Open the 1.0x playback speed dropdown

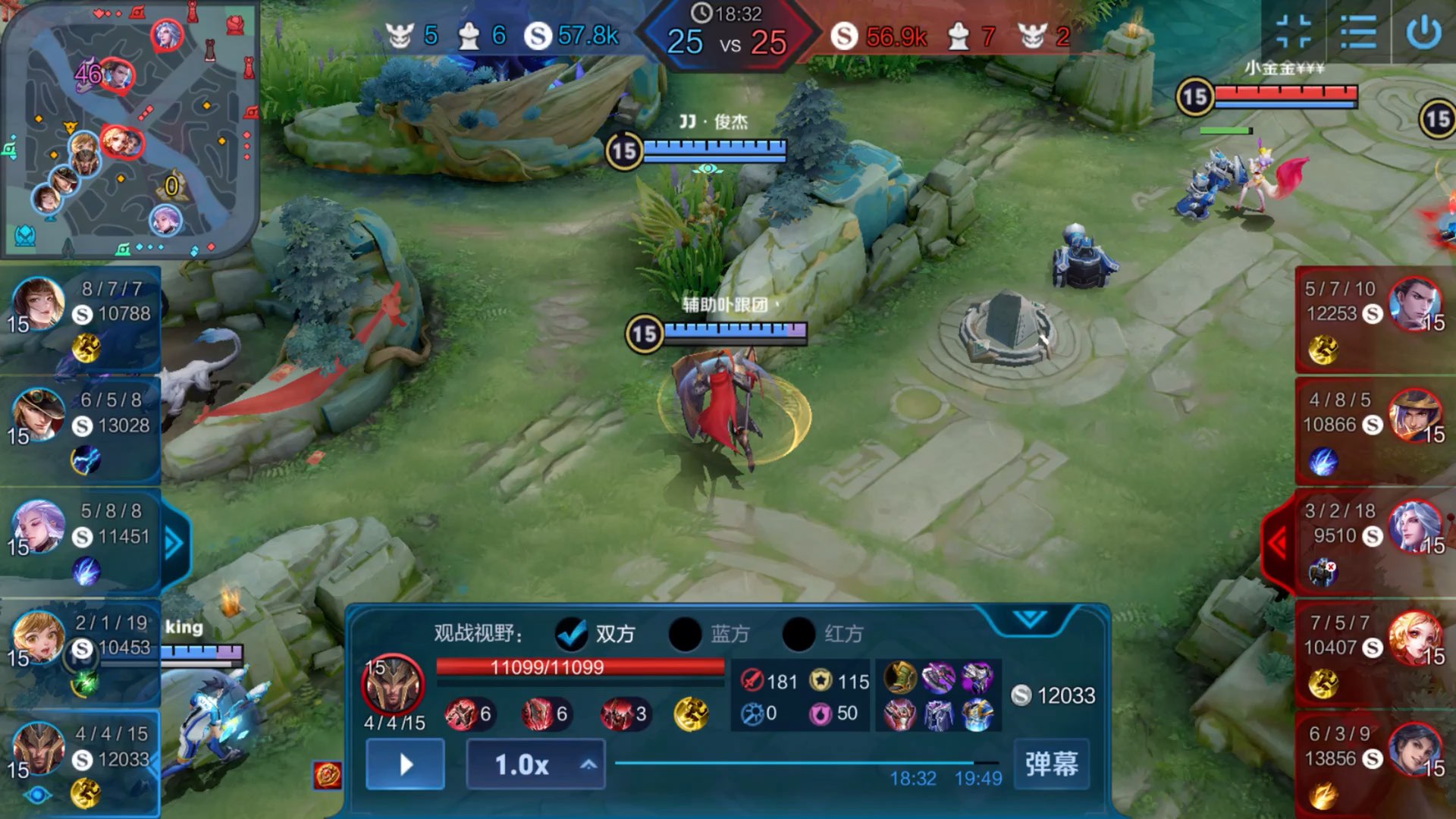[535, 764]
